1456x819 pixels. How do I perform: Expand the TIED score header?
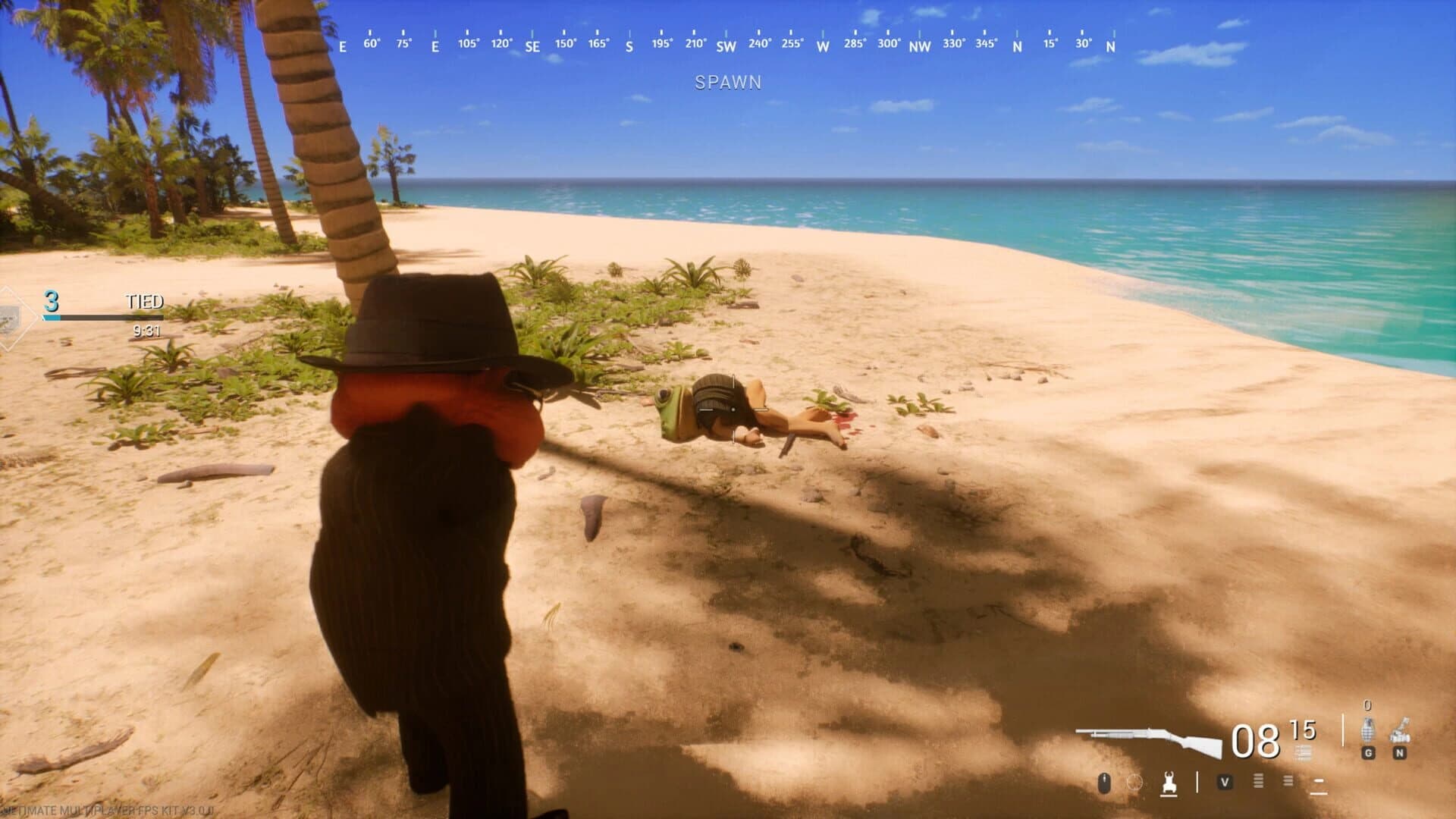point(144,302)
